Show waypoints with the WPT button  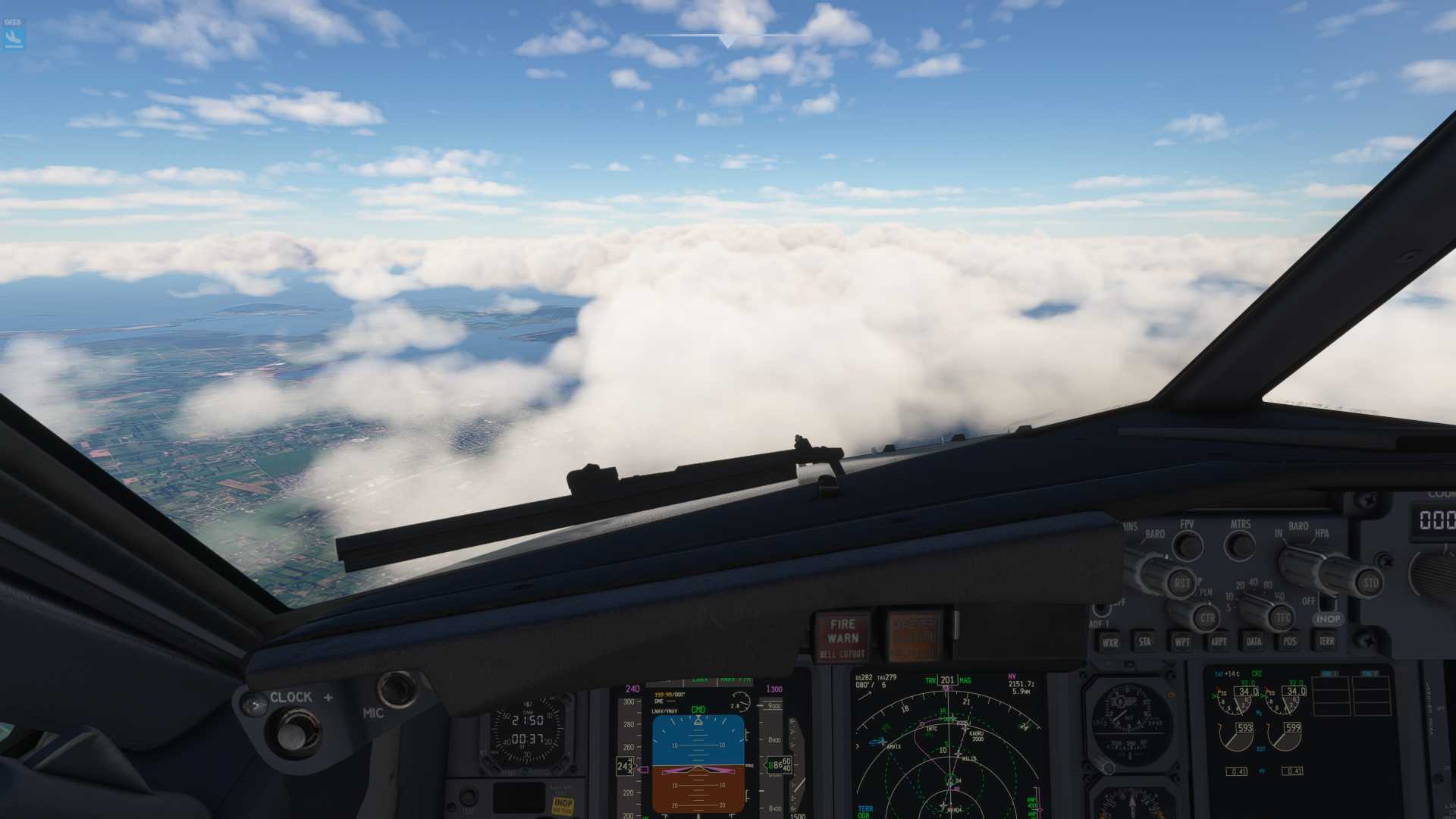(x=1181, y=642)
